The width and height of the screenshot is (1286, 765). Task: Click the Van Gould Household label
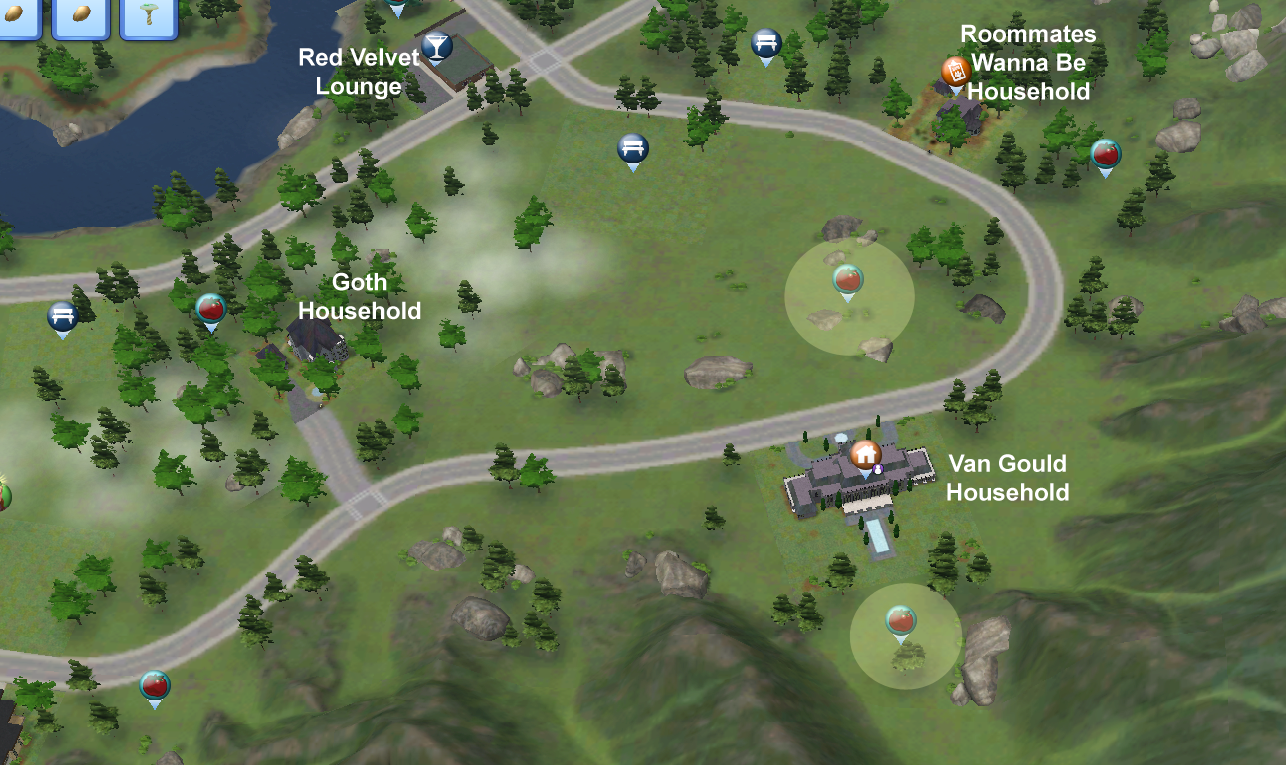point(1008,478)
